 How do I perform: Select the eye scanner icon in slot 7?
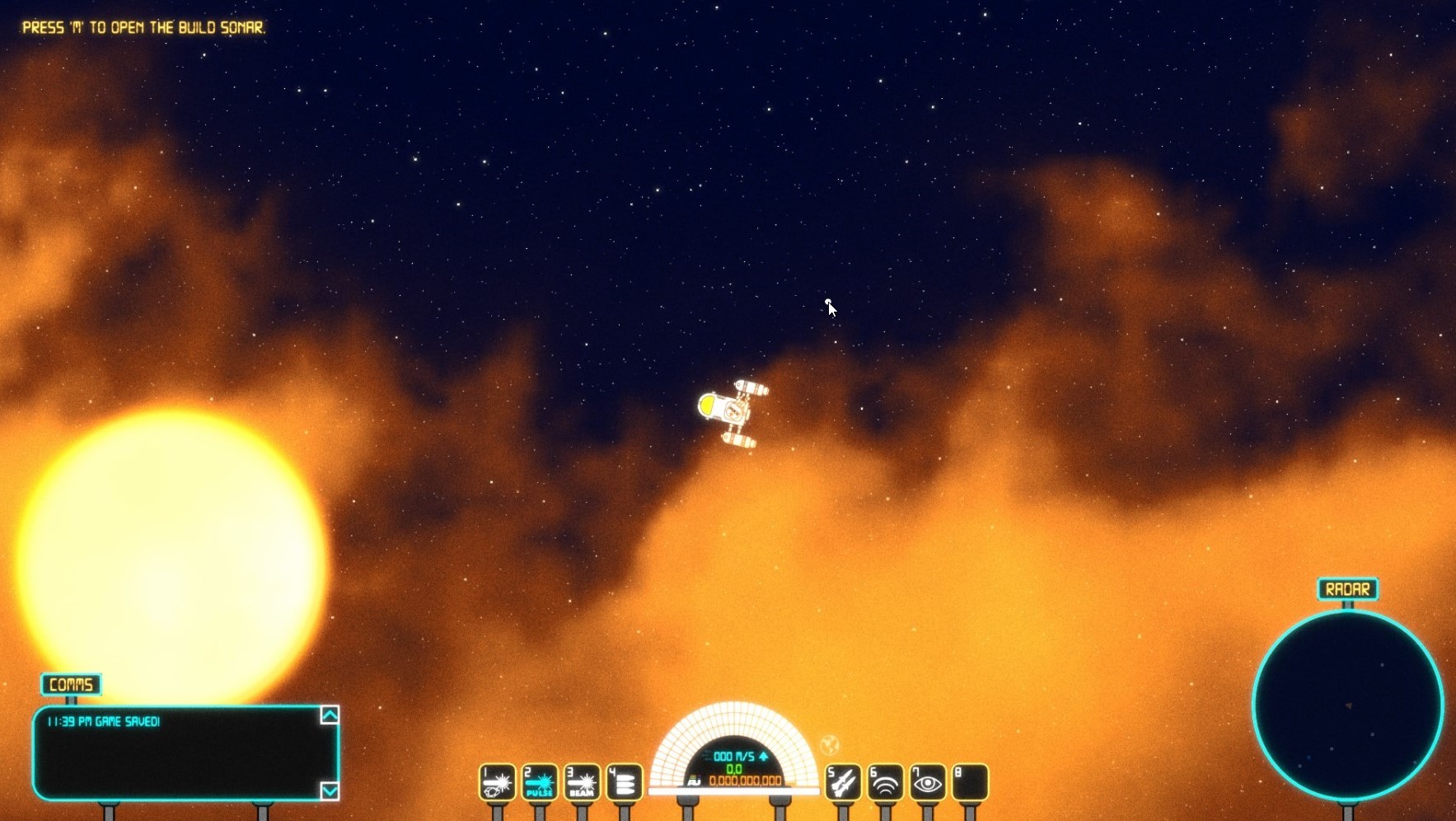tap(928, 783)
